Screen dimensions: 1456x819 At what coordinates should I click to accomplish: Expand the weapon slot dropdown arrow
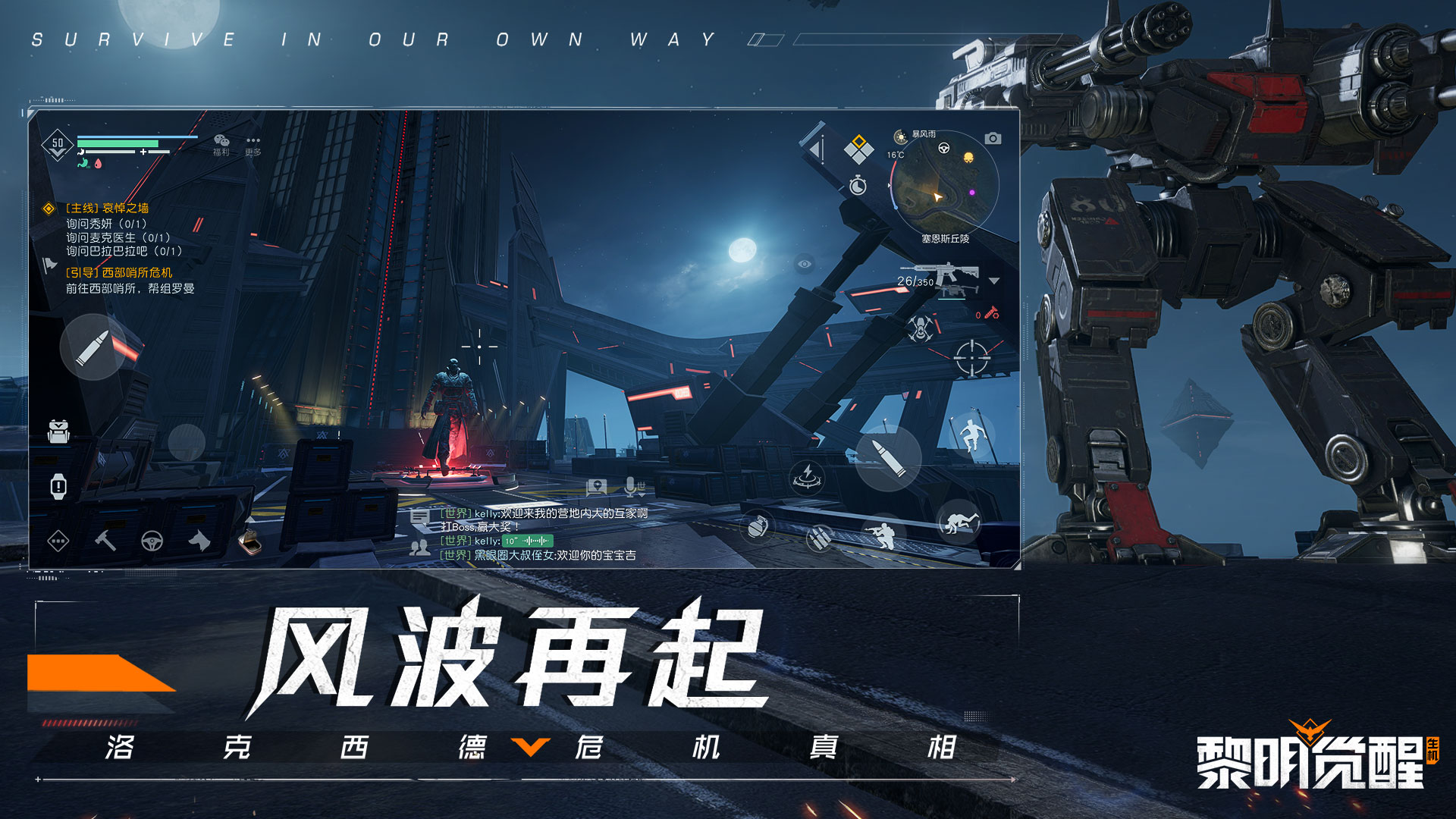tap(994, 281)
